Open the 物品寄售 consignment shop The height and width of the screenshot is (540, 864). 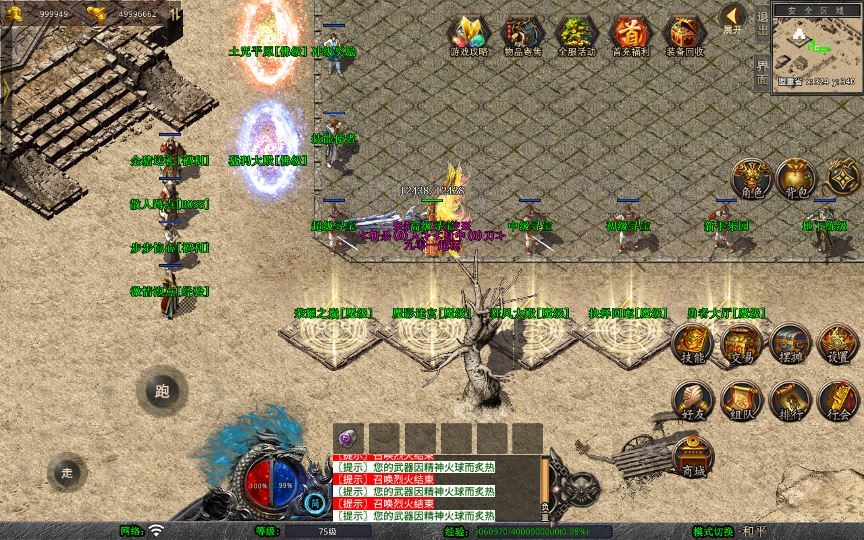pyautogui.click(x=524, y=34)
